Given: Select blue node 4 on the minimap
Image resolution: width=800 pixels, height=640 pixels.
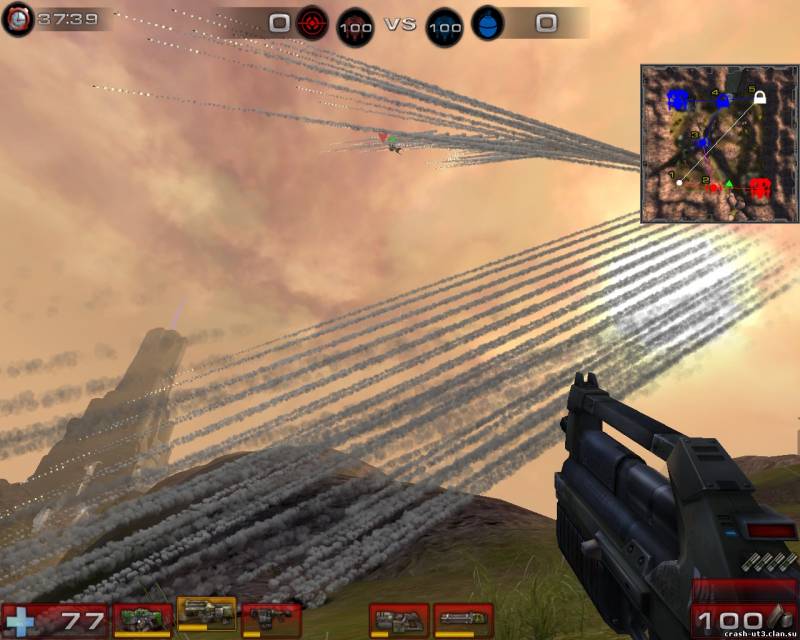Looking at the screenshot, I should coord(723,99).
